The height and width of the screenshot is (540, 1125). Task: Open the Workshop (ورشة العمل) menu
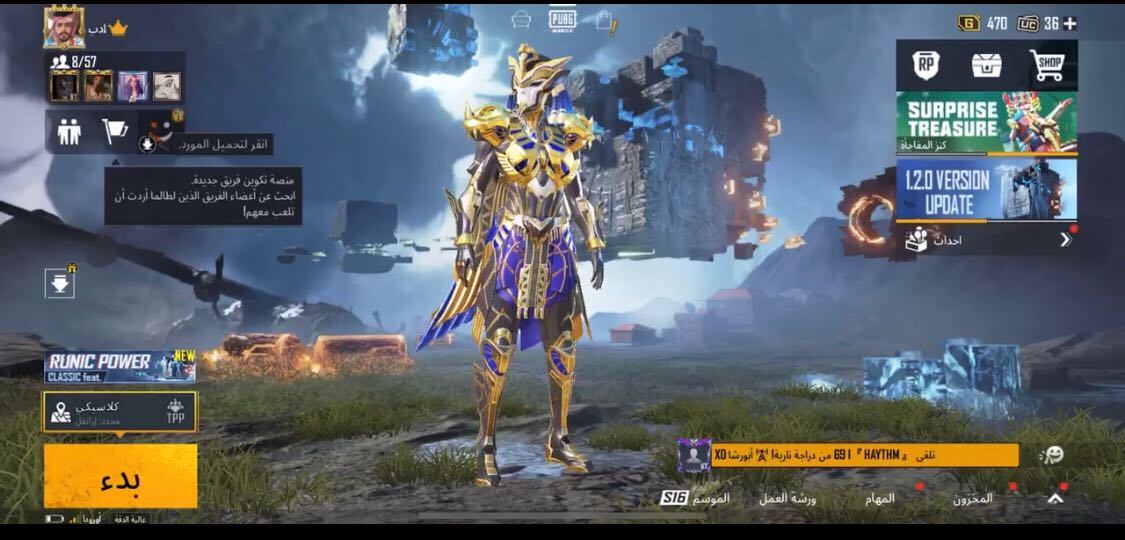click(787, 497)
